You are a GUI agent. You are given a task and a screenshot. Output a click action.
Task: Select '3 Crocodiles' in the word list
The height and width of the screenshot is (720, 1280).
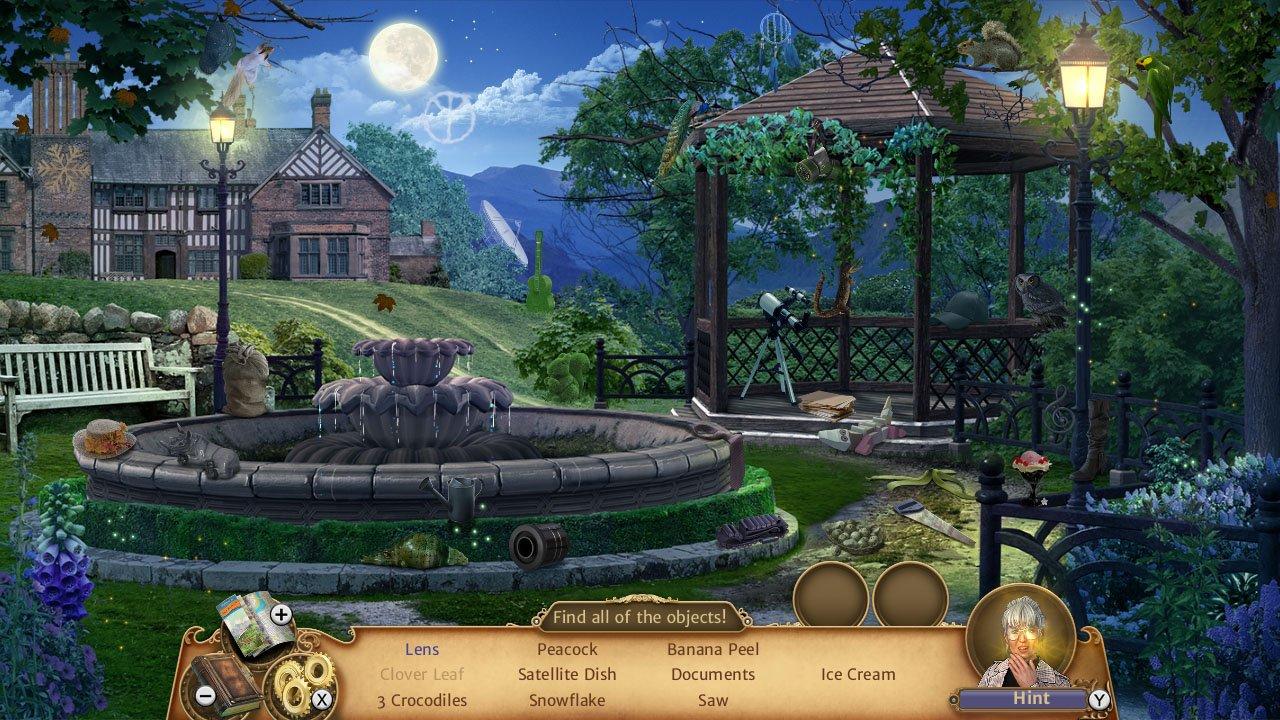click(423, 700)
